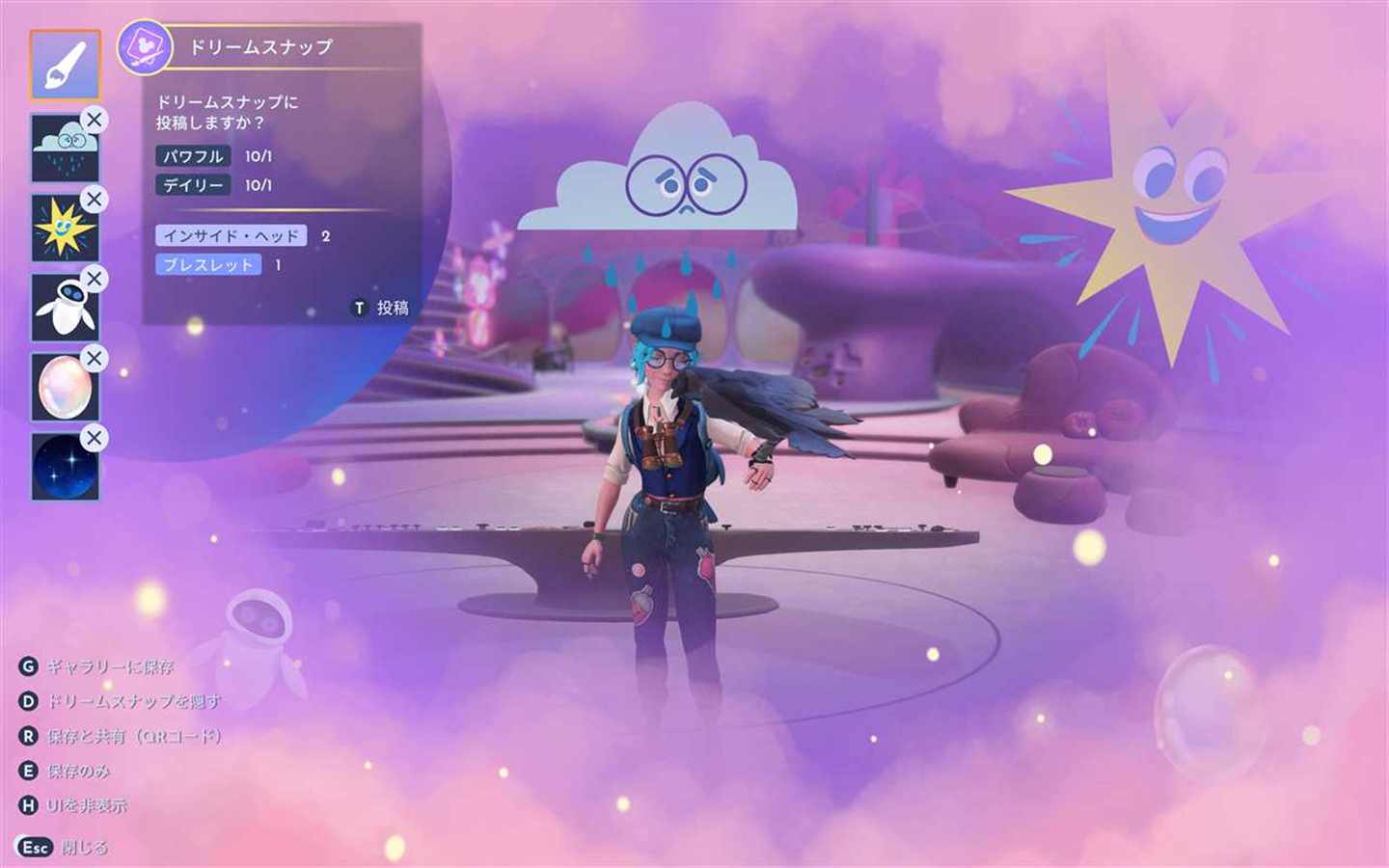Select the paintbrush decoration tool
The height and width of the screenshot is (868, 1389).
tap(65, 65)
